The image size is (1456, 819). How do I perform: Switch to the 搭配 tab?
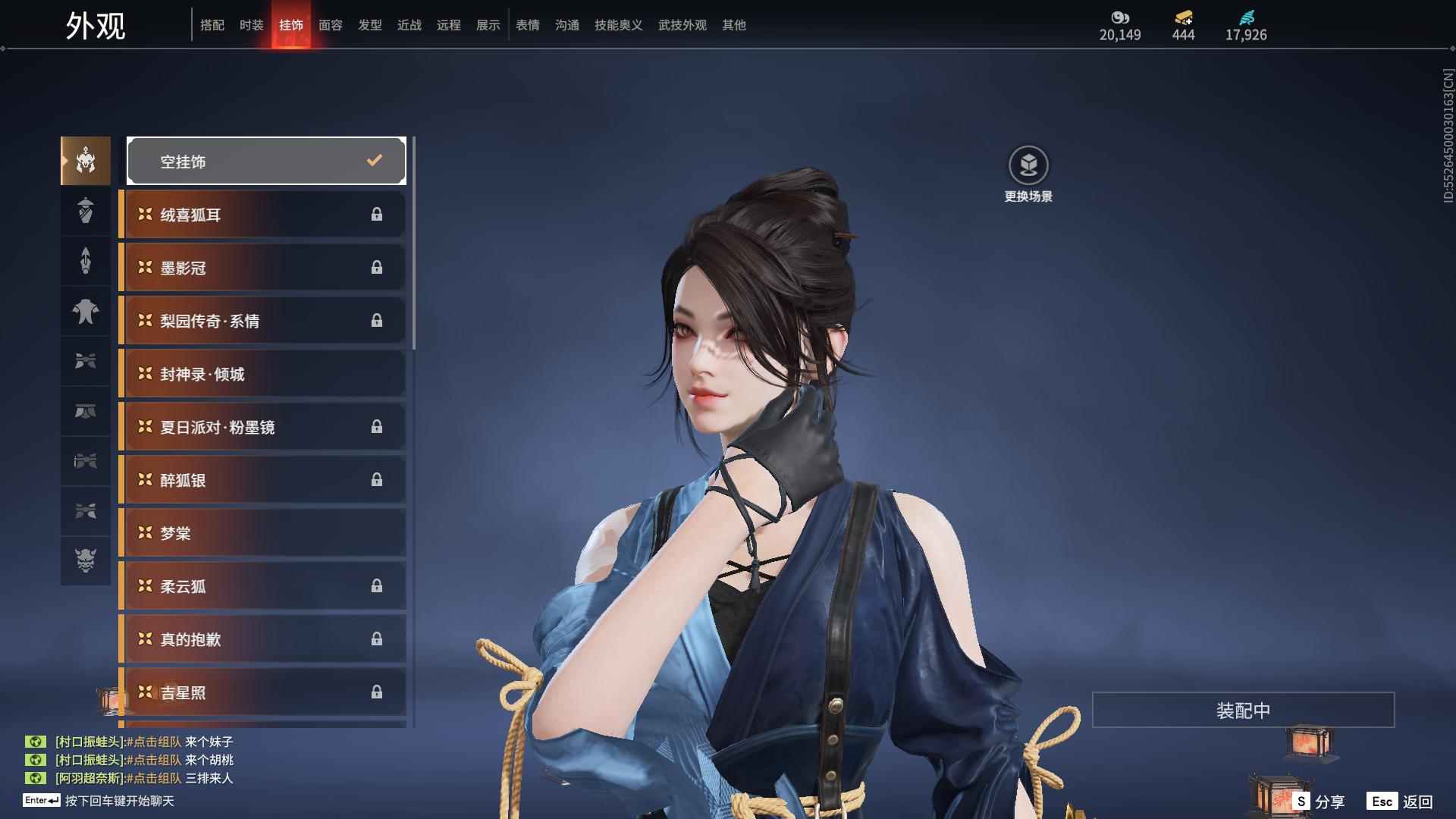tap(212, 25)
